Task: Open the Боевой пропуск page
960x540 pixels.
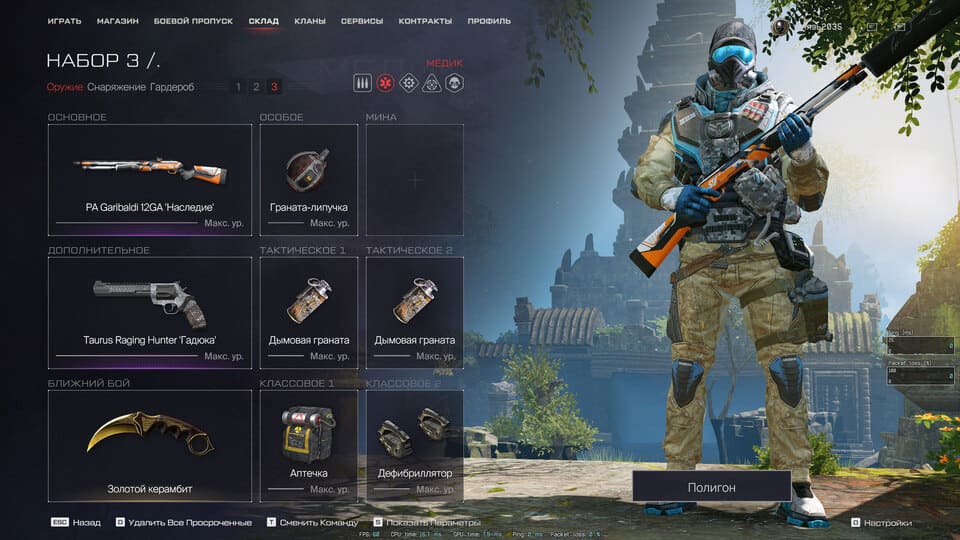Action: pyautogui.click(x=193, y=21)
